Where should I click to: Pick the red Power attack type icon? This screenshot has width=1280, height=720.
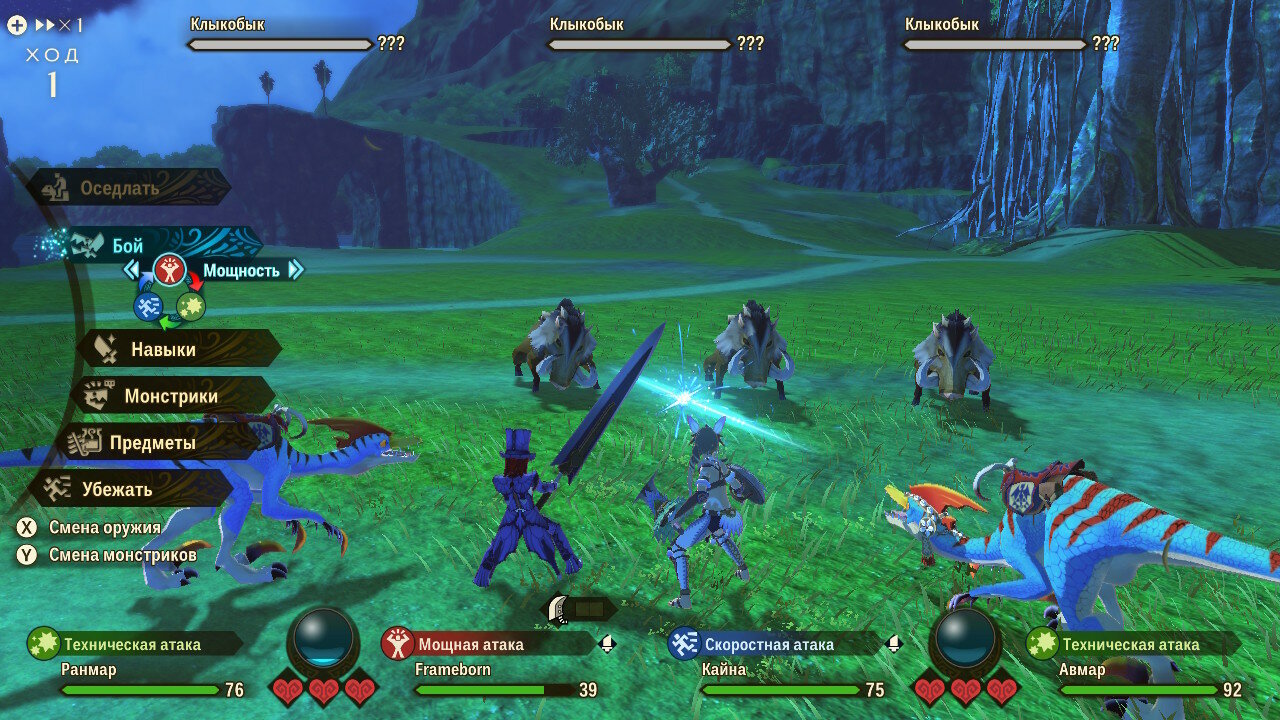[x=170, y=270]
